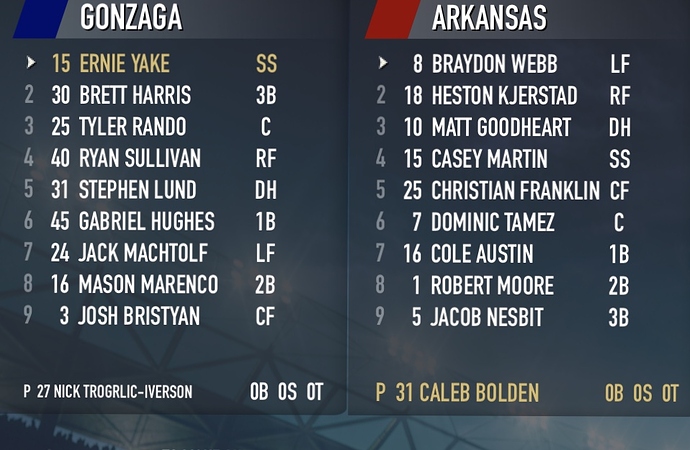Select catcher Tyler Rando
Image resolution: width=690 pixels, height=450 pixels.
click(x=132, y=128)
